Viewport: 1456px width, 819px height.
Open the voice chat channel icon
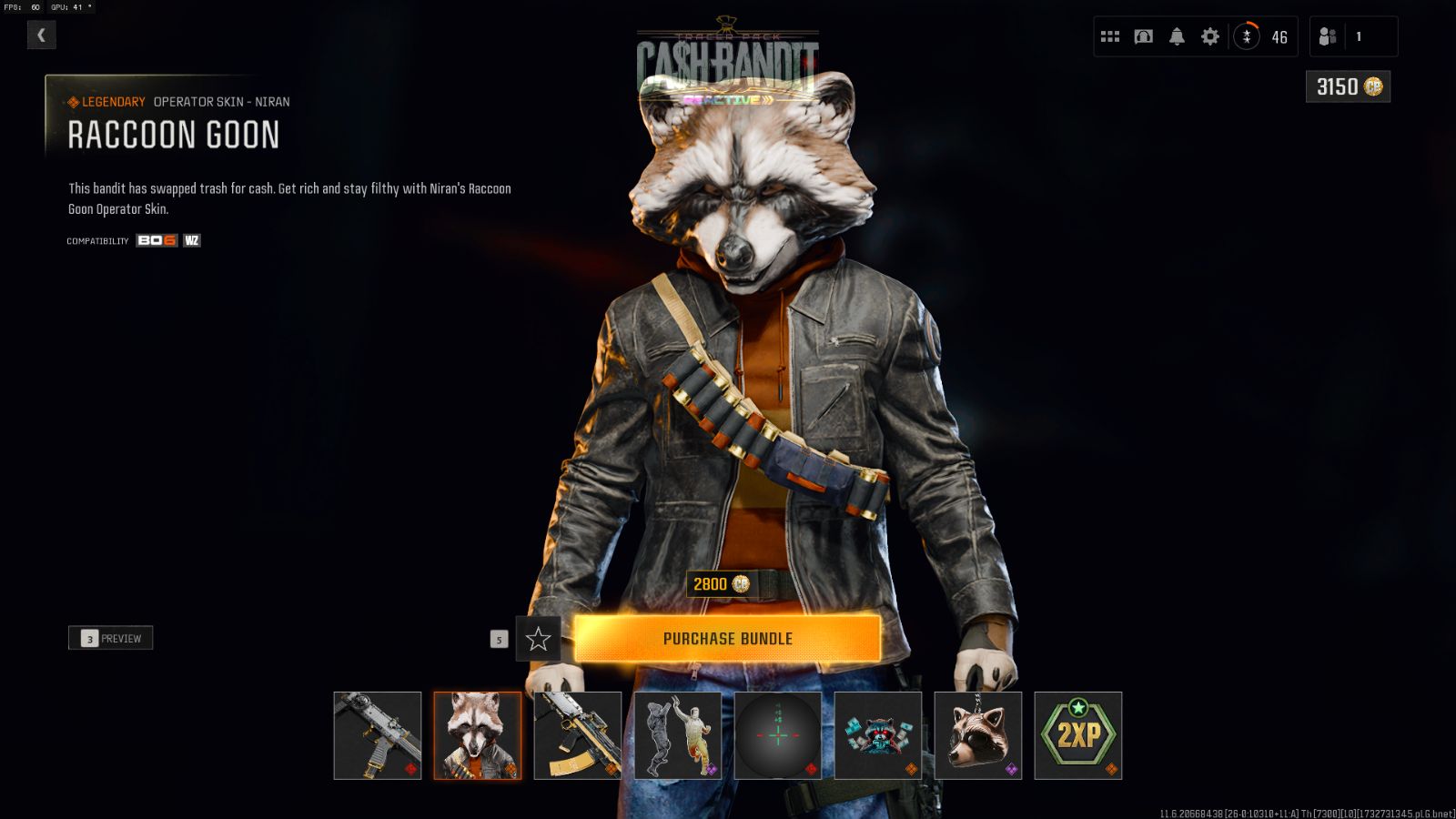point(1143,36)
